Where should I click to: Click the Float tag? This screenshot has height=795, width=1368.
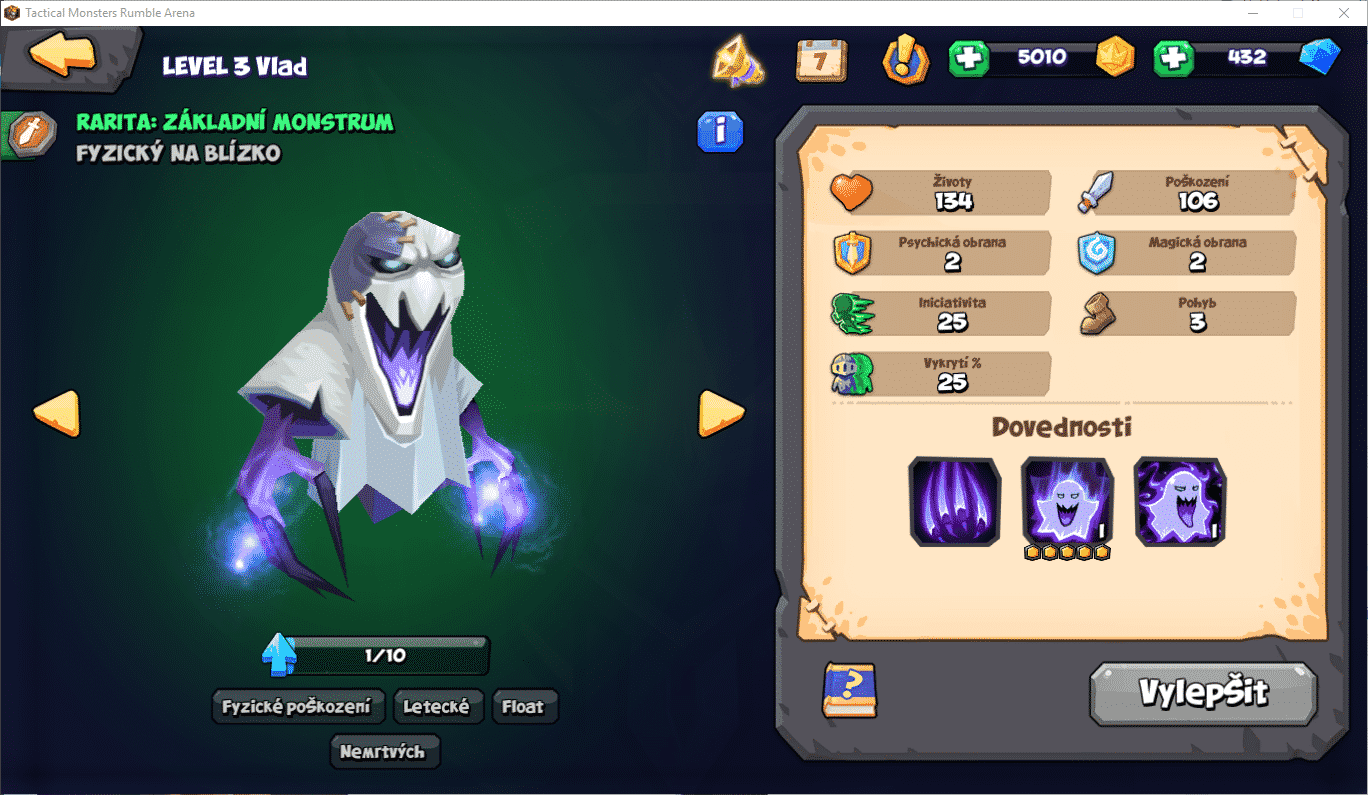pos(523,707)
